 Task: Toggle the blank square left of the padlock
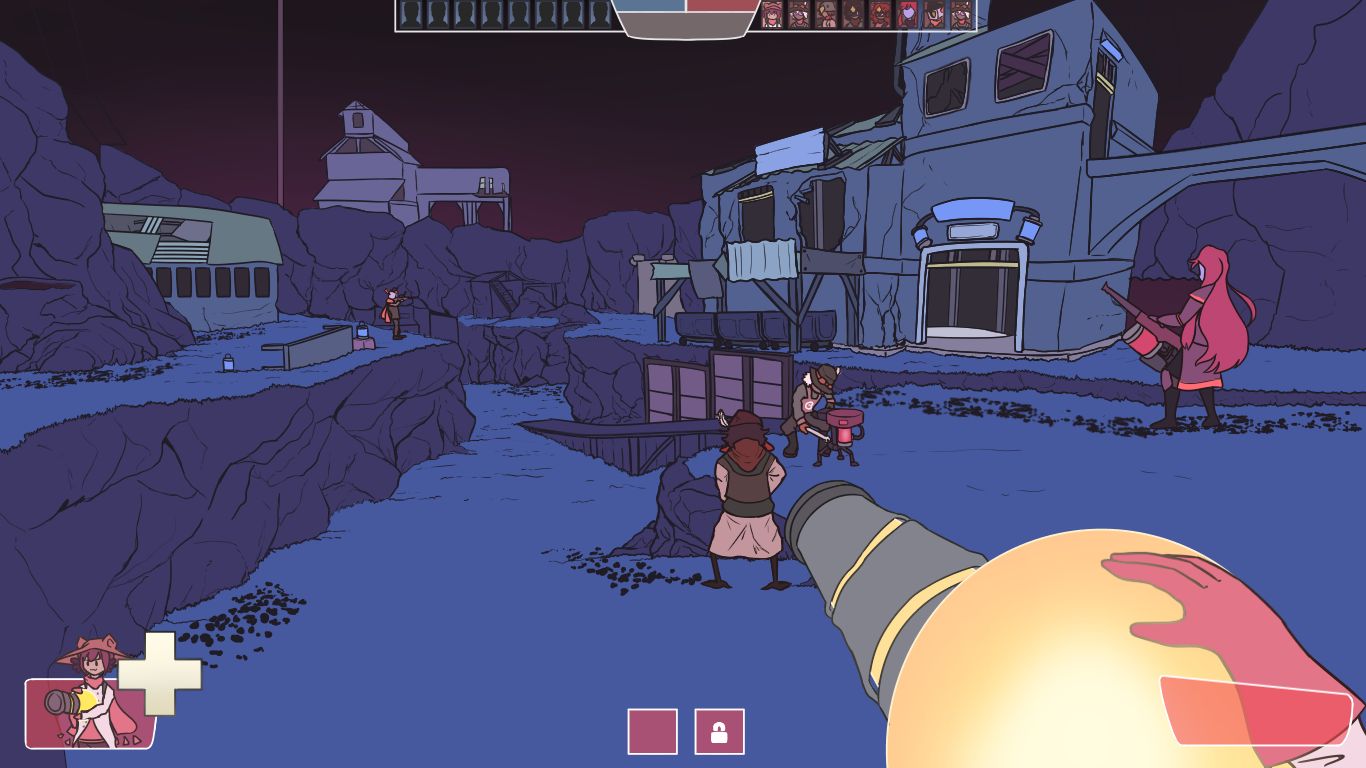pos(651,729)
